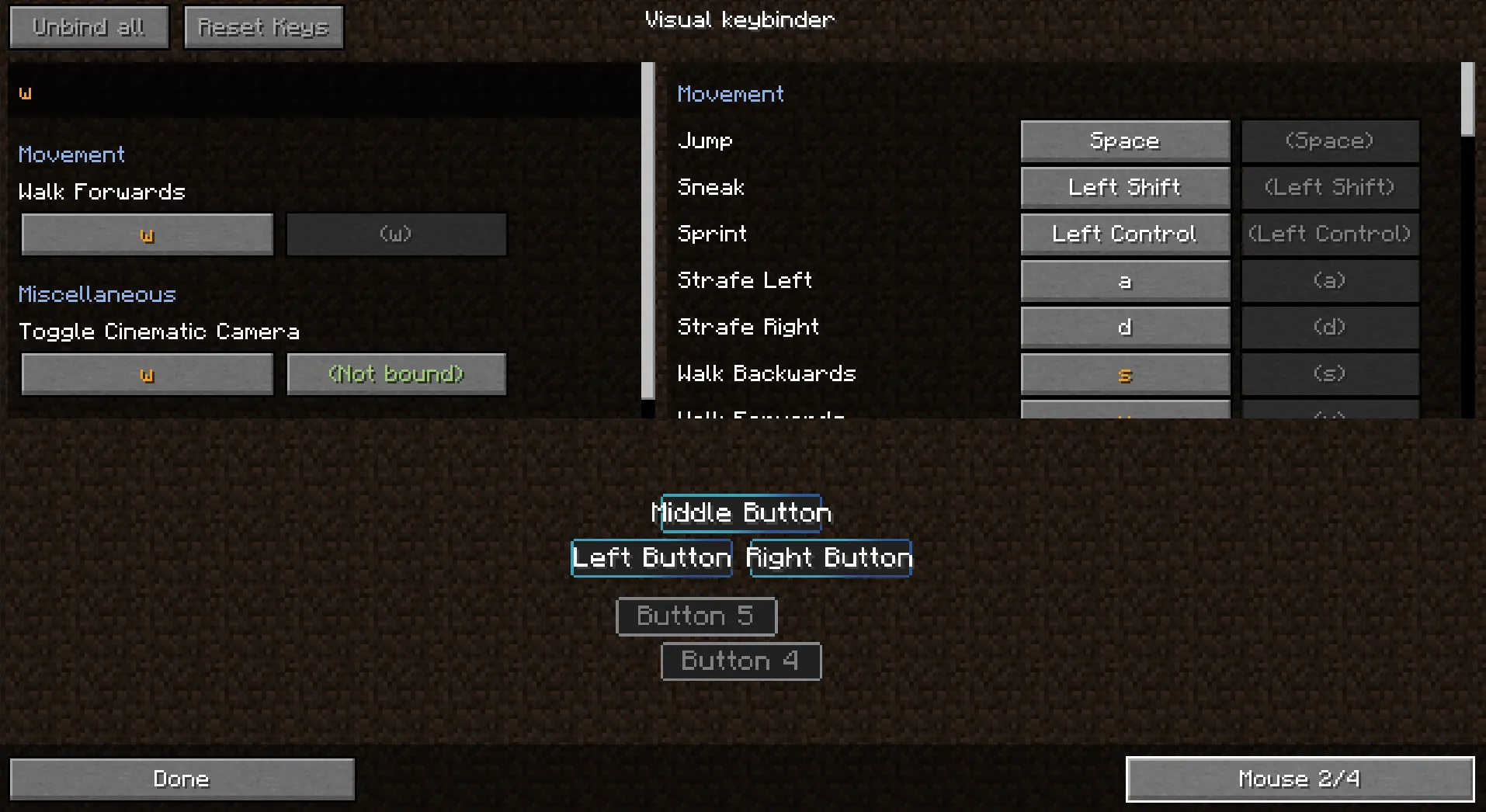
Task: Select the Left Button on the mouse diagram
Action: point(651,557)
